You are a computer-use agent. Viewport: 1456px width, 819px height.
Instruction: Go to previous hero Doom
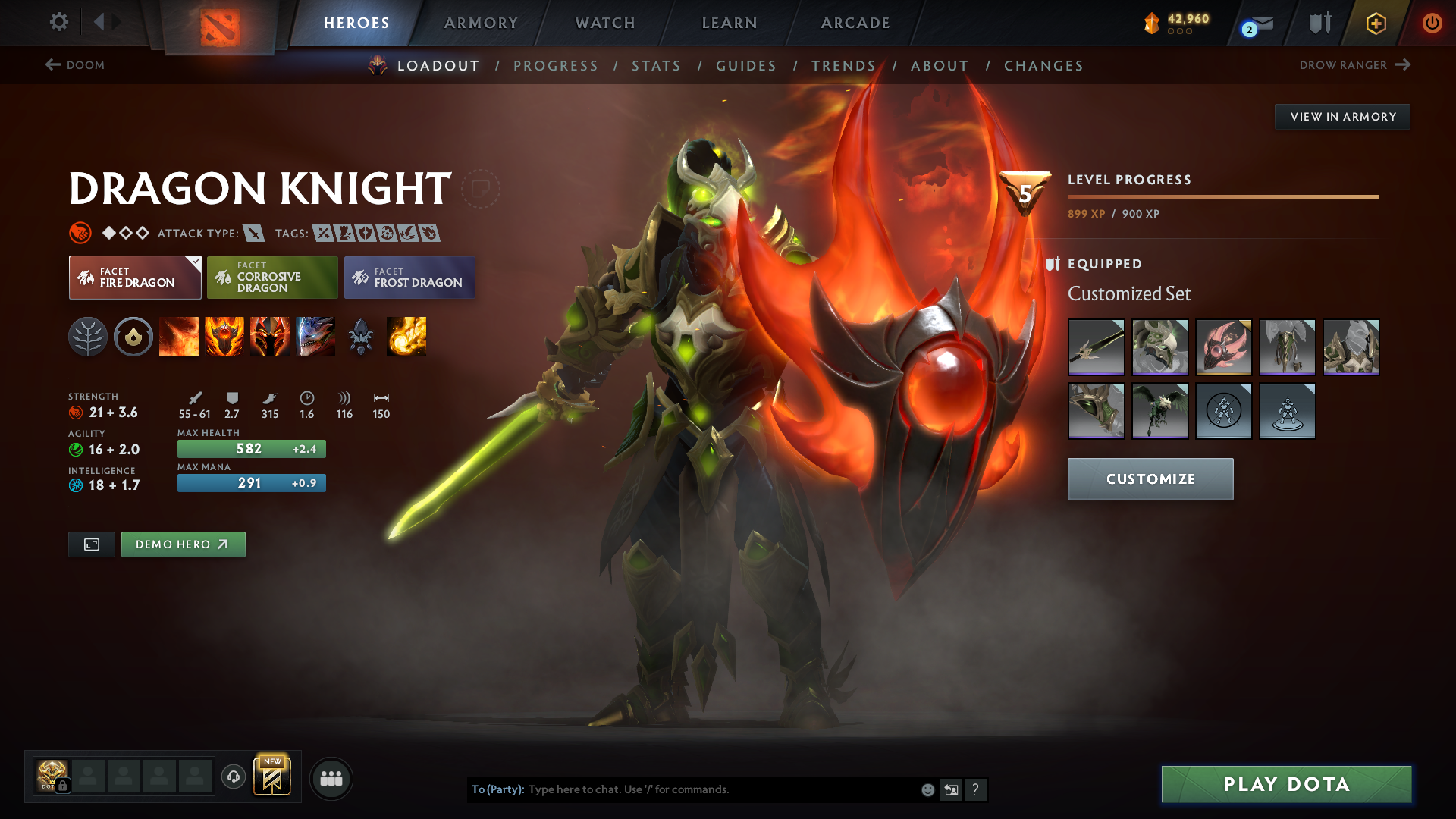tap(75, 65)
